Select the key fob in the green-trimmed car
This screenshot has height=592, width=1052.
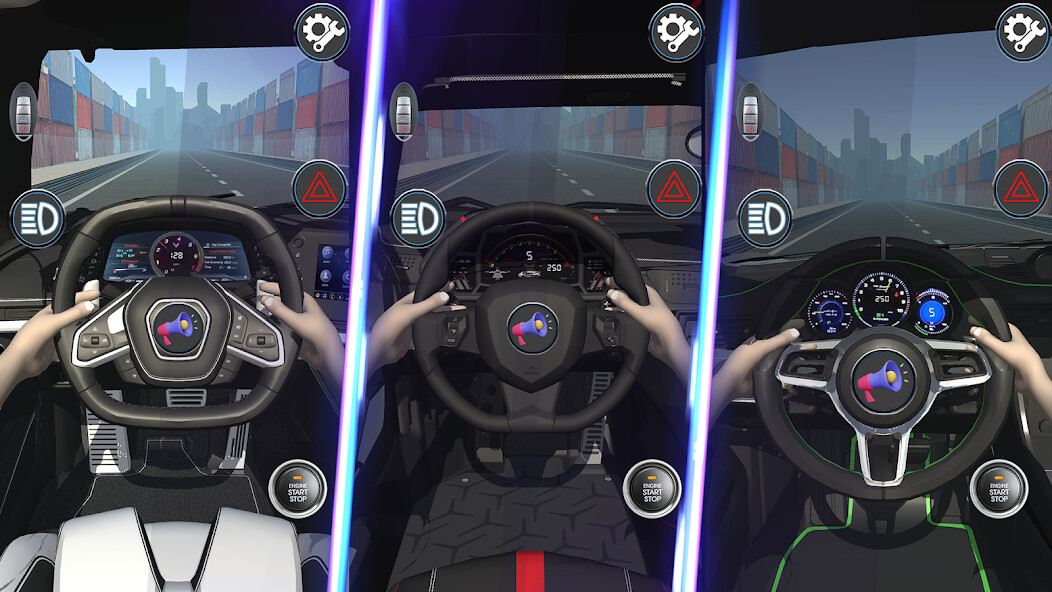(x=750, y=109)
